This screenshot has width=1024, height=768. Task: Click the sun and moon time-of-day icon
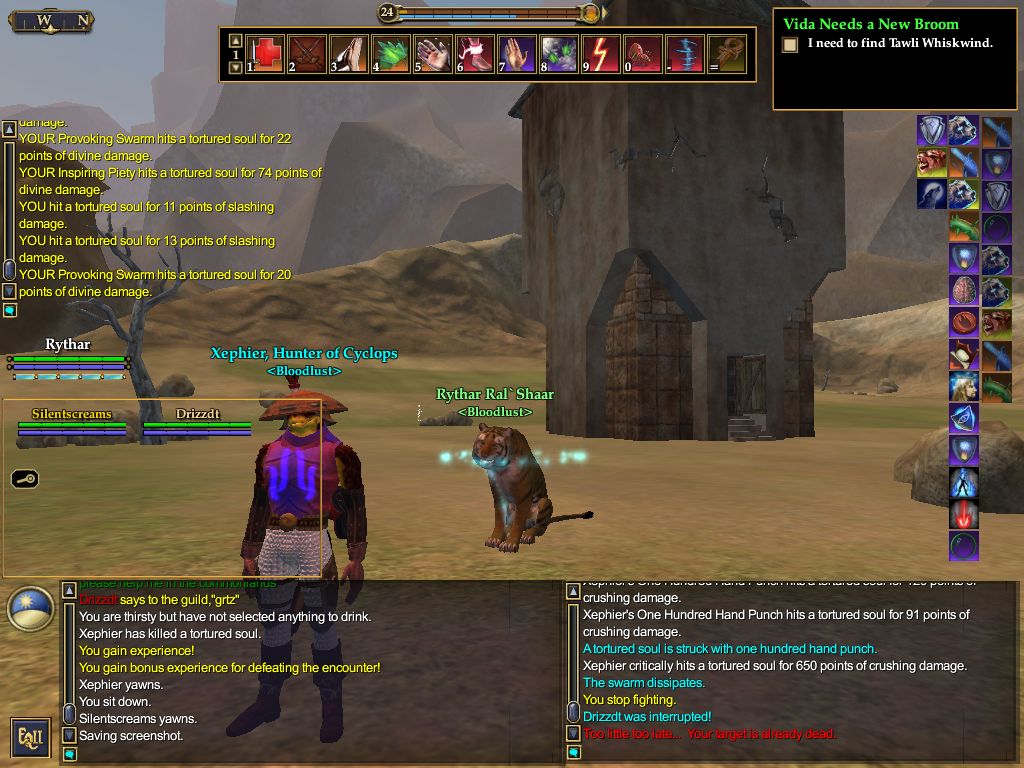pos(30,609)
